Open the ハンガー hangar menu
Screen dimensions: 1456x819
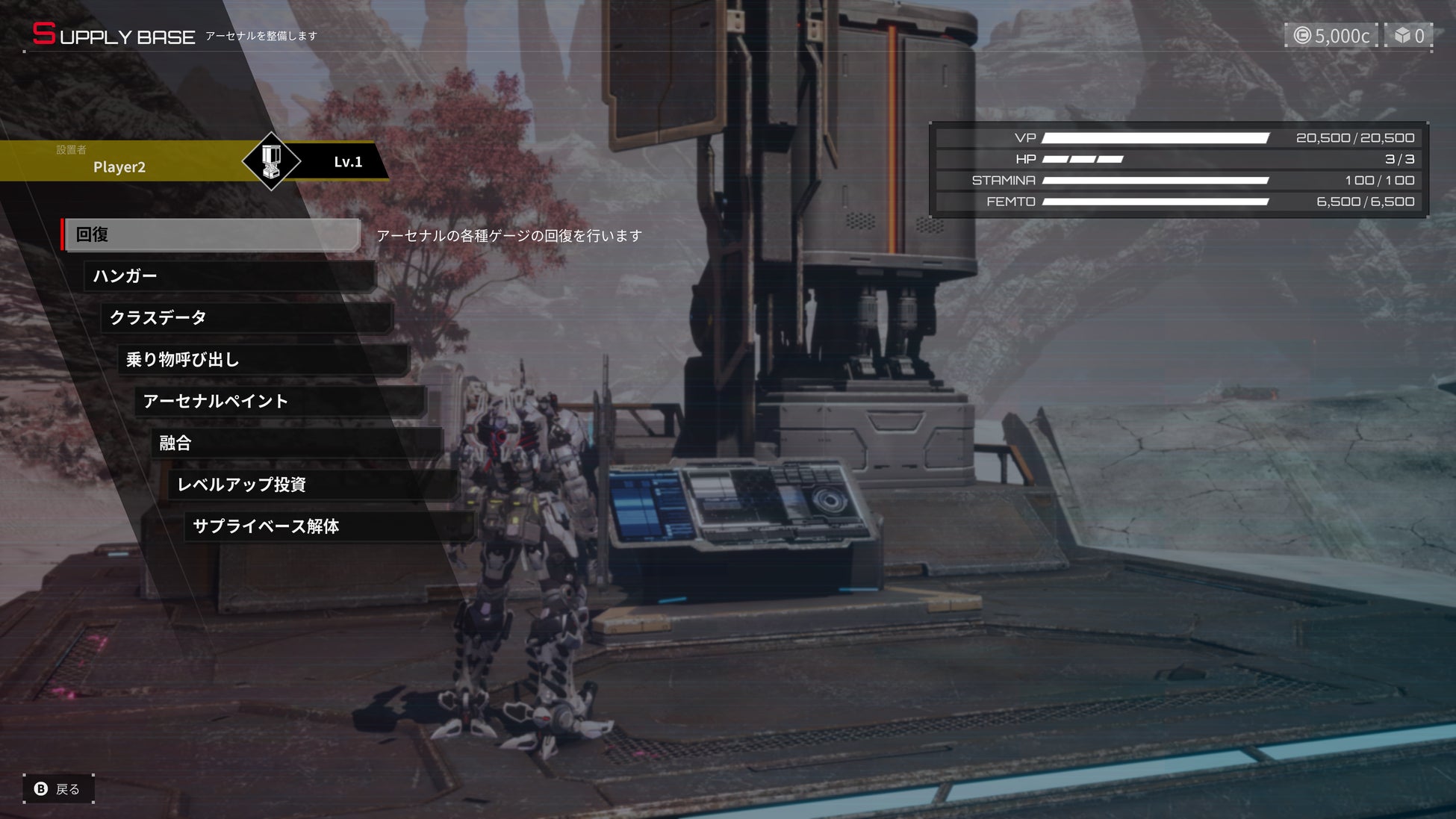[229, 276]
